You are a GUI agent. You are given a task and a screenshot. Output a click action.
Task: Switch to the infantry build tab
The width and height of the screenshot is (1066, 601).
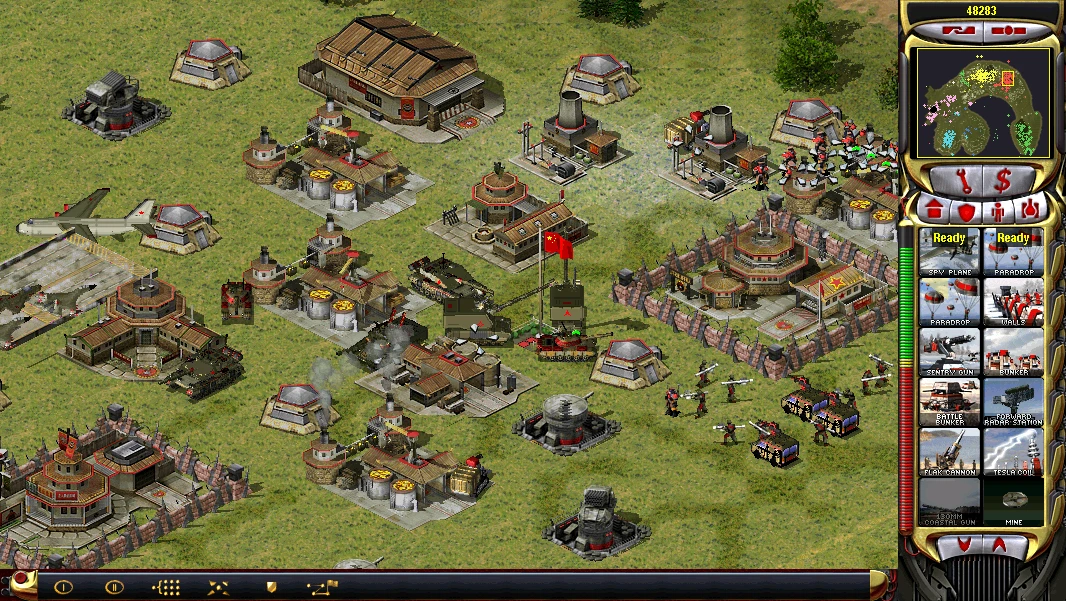pyautogui.click(x=998, y=211)
